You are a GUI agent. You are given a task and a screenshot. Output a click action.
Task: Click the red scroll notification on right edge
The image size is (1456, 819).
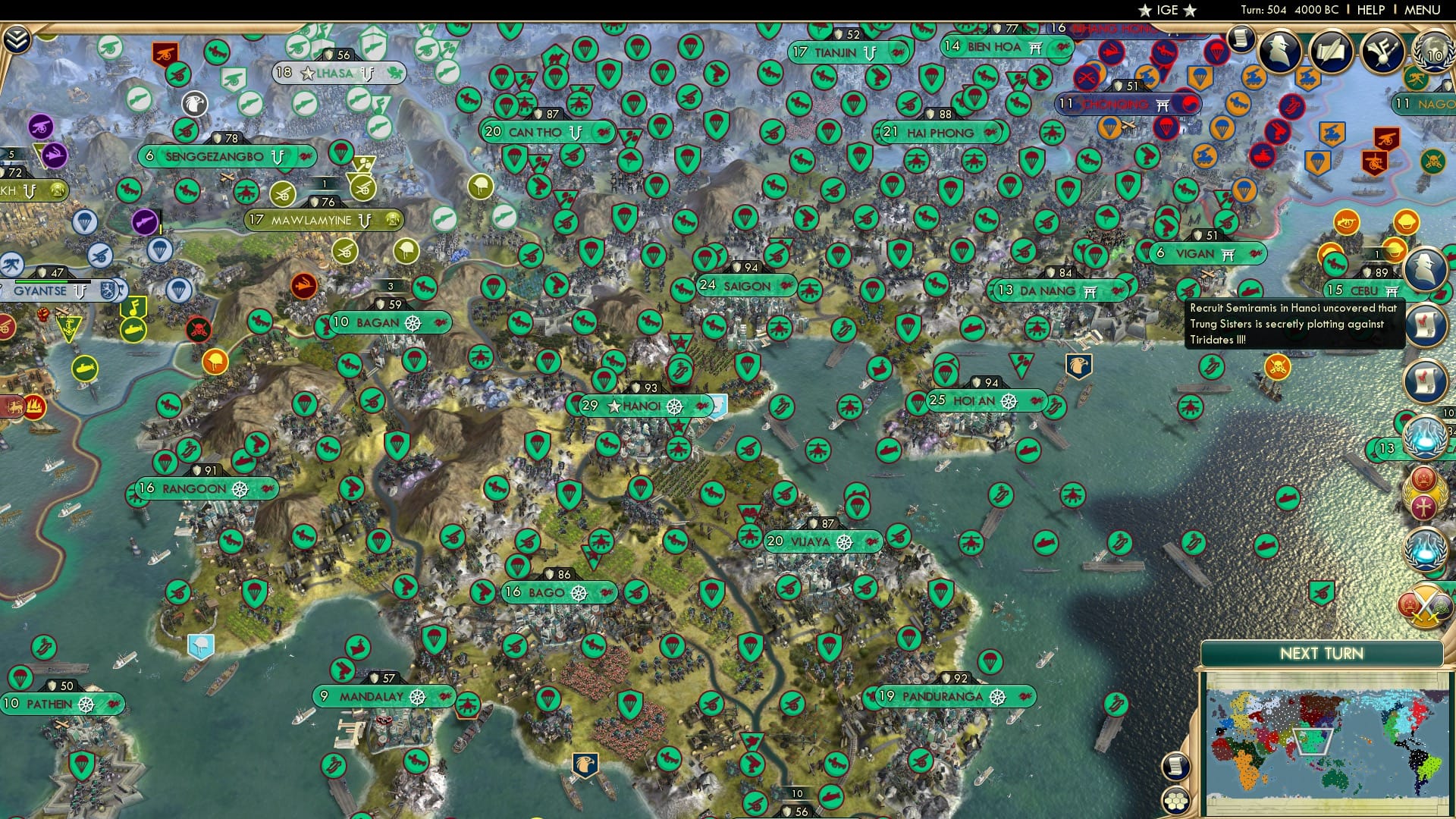coord(1424,325)
